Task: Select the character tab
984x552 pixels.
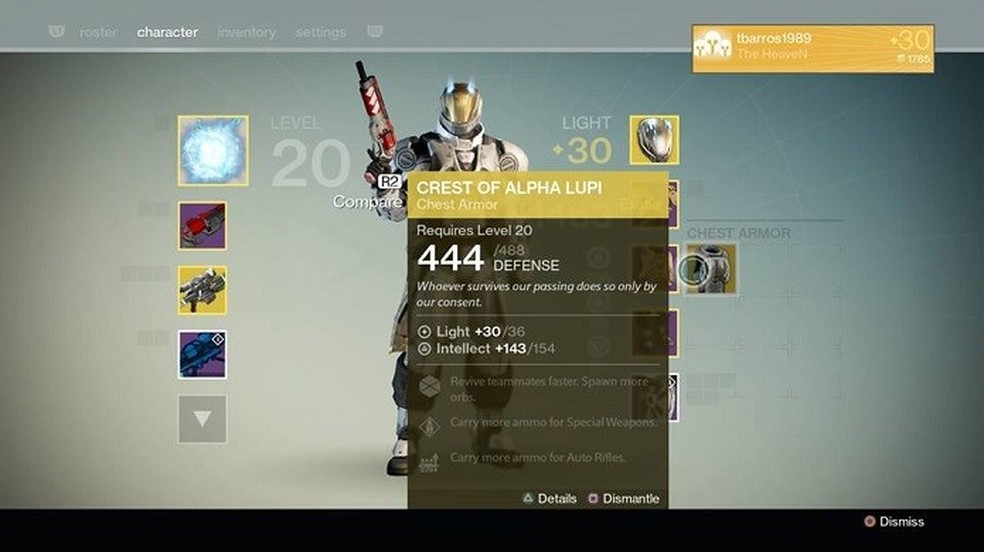Action: (x=167, y=32)
